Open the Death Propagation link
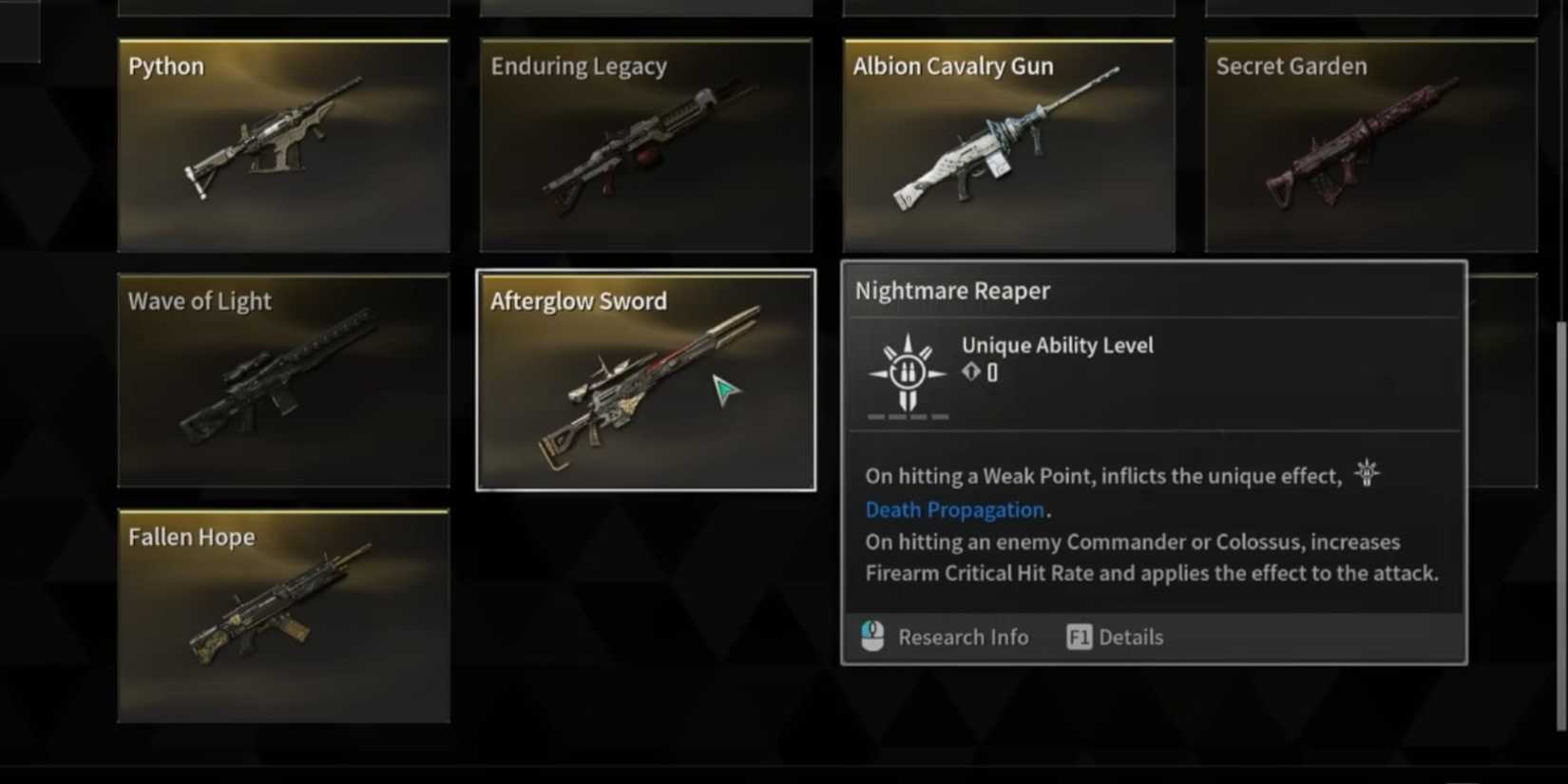The width and height of the screenshot is (1568, 784). (953, 509)
